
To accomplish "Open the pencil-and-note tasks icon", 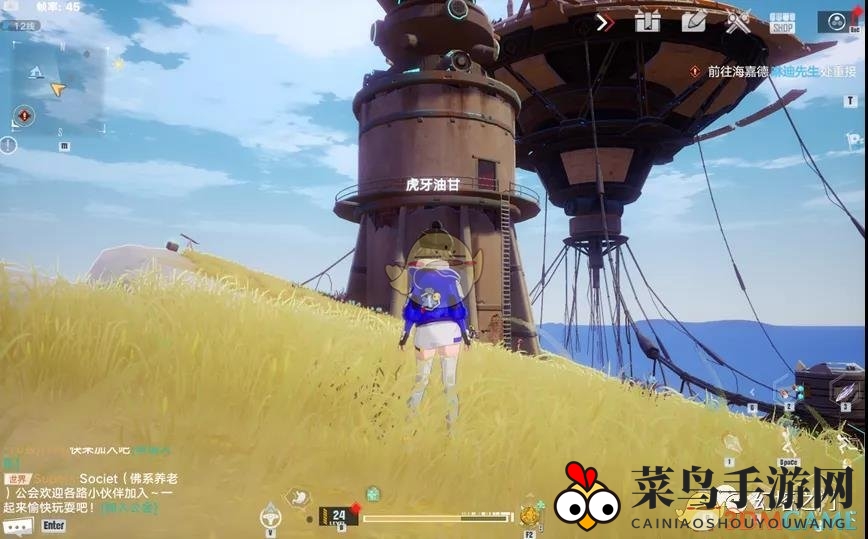I will click(694, 22).
